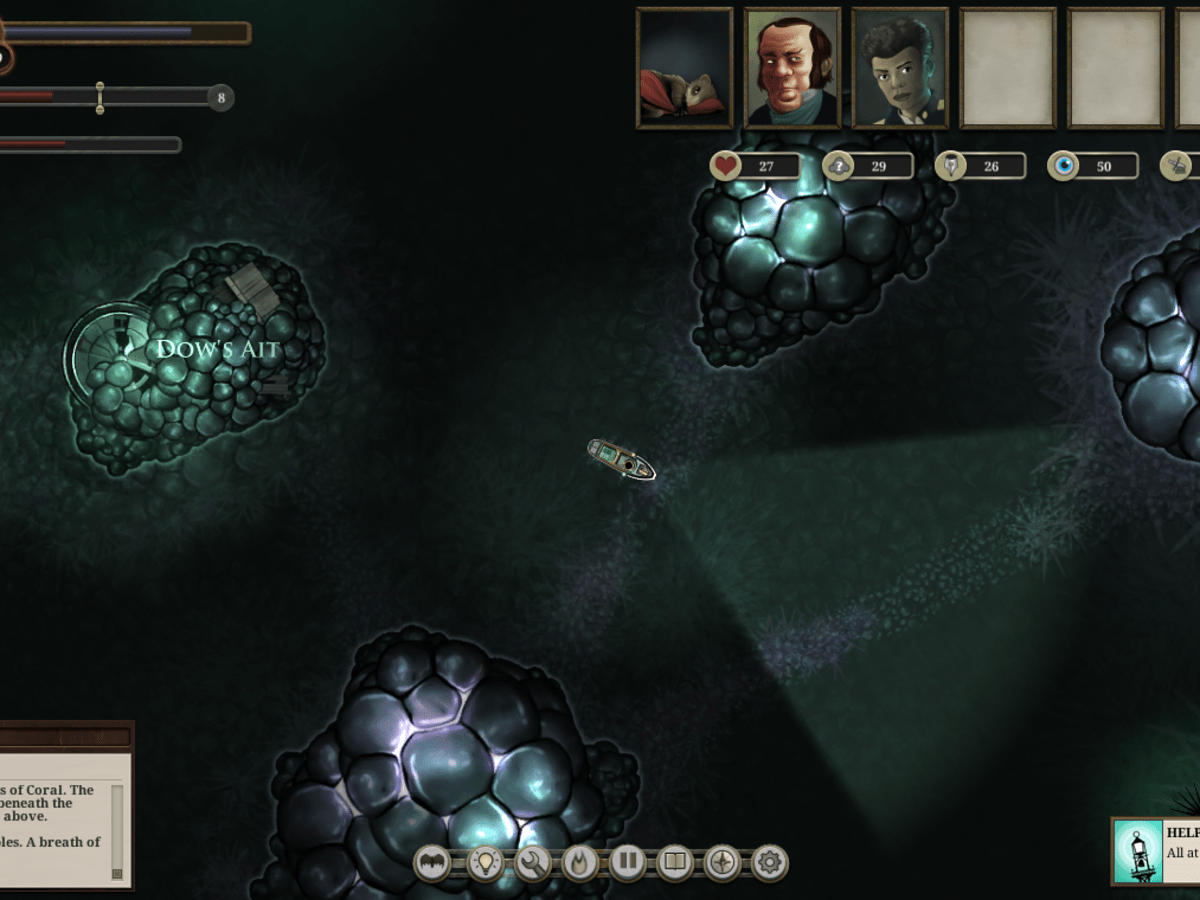This screenshot has height=900, width=1200.
Task: Pause the game
Action: [628, 862]
